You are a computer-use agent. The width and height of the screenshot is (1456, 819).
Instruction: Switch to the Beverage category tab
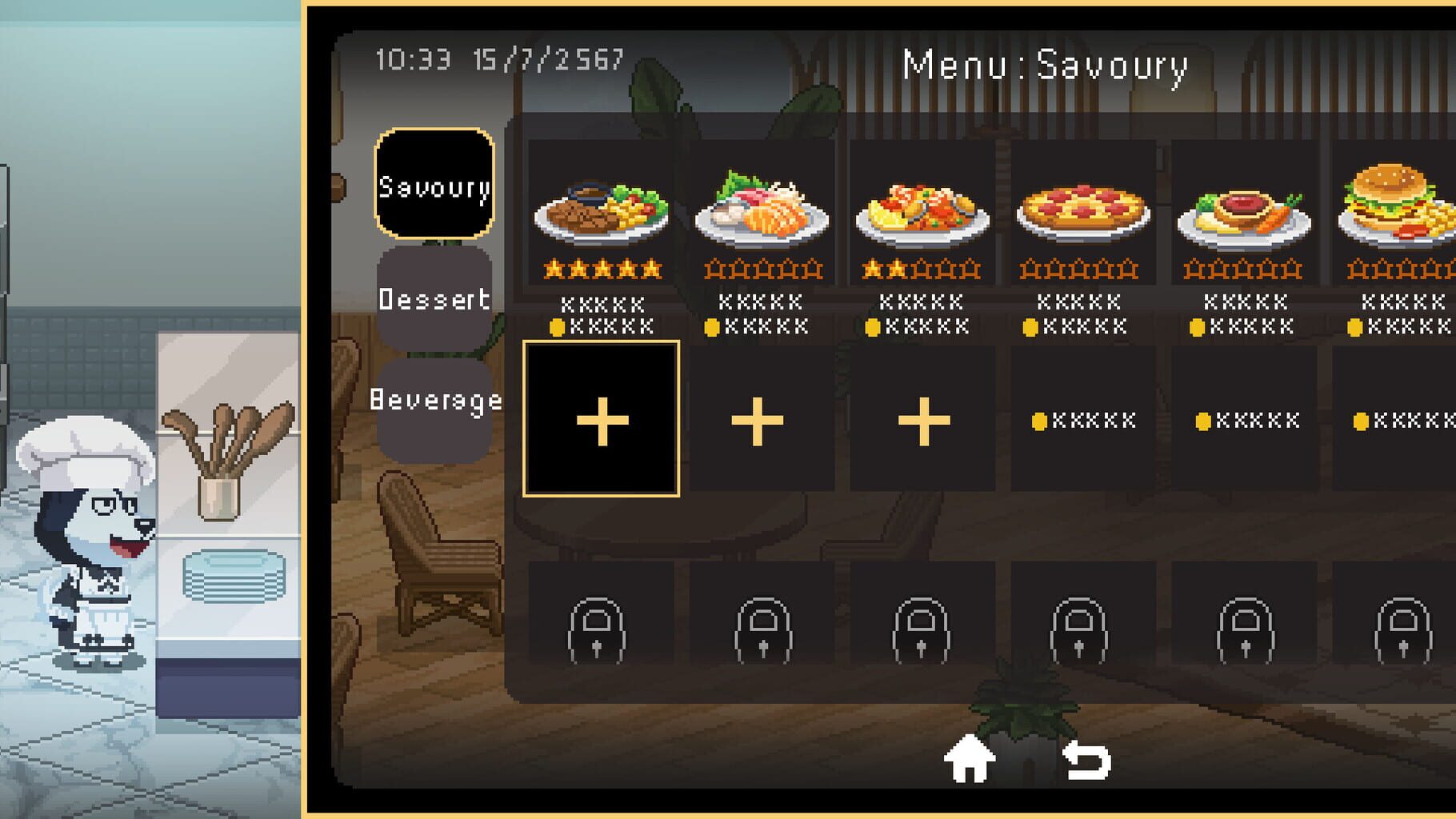(x=434, y=402)
